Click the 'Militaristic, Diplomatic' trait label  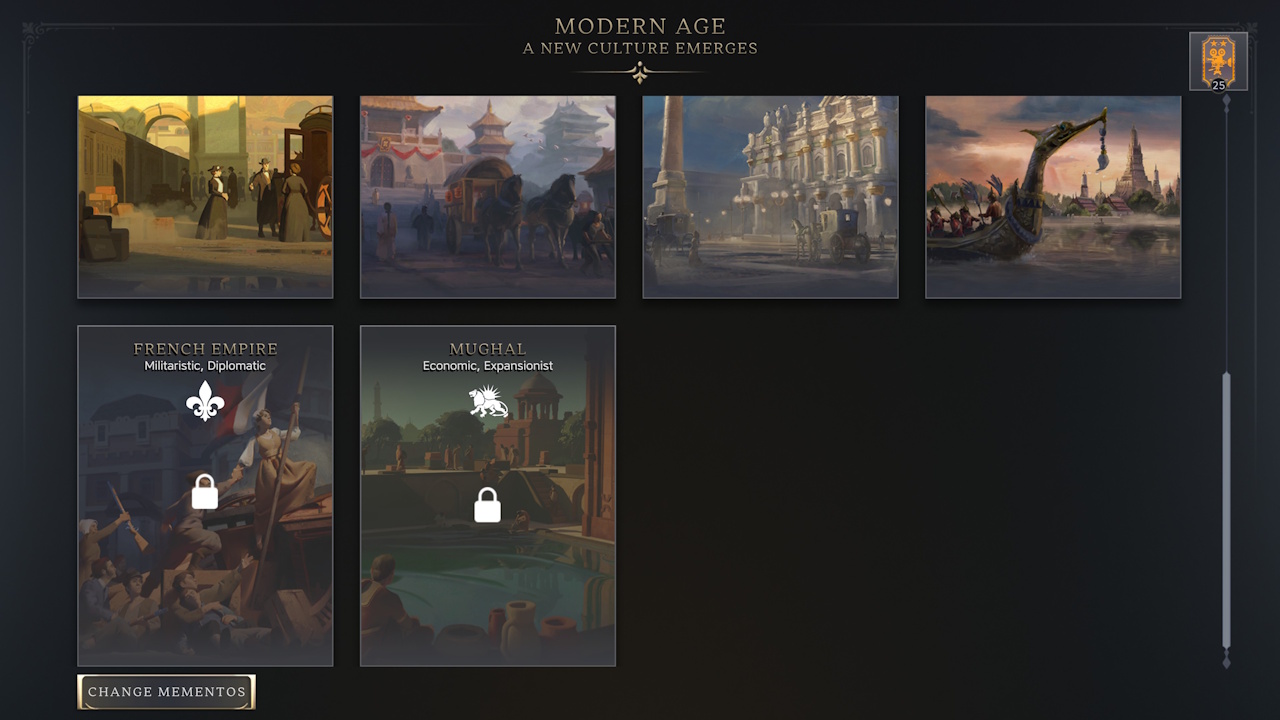coord(205,365)
